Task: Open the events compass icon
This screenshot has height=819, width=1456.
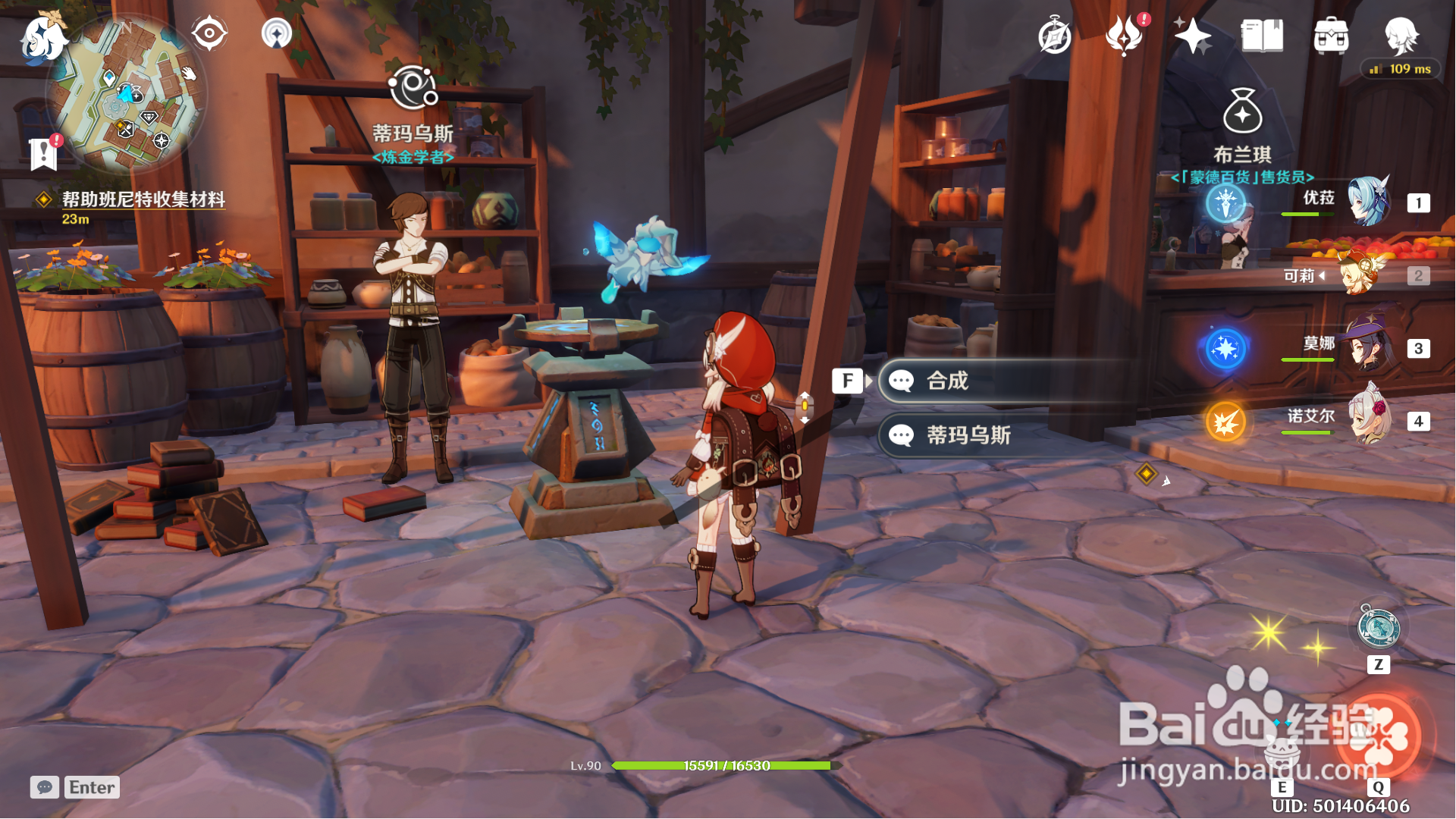Action: click(x=1054, y=36)
